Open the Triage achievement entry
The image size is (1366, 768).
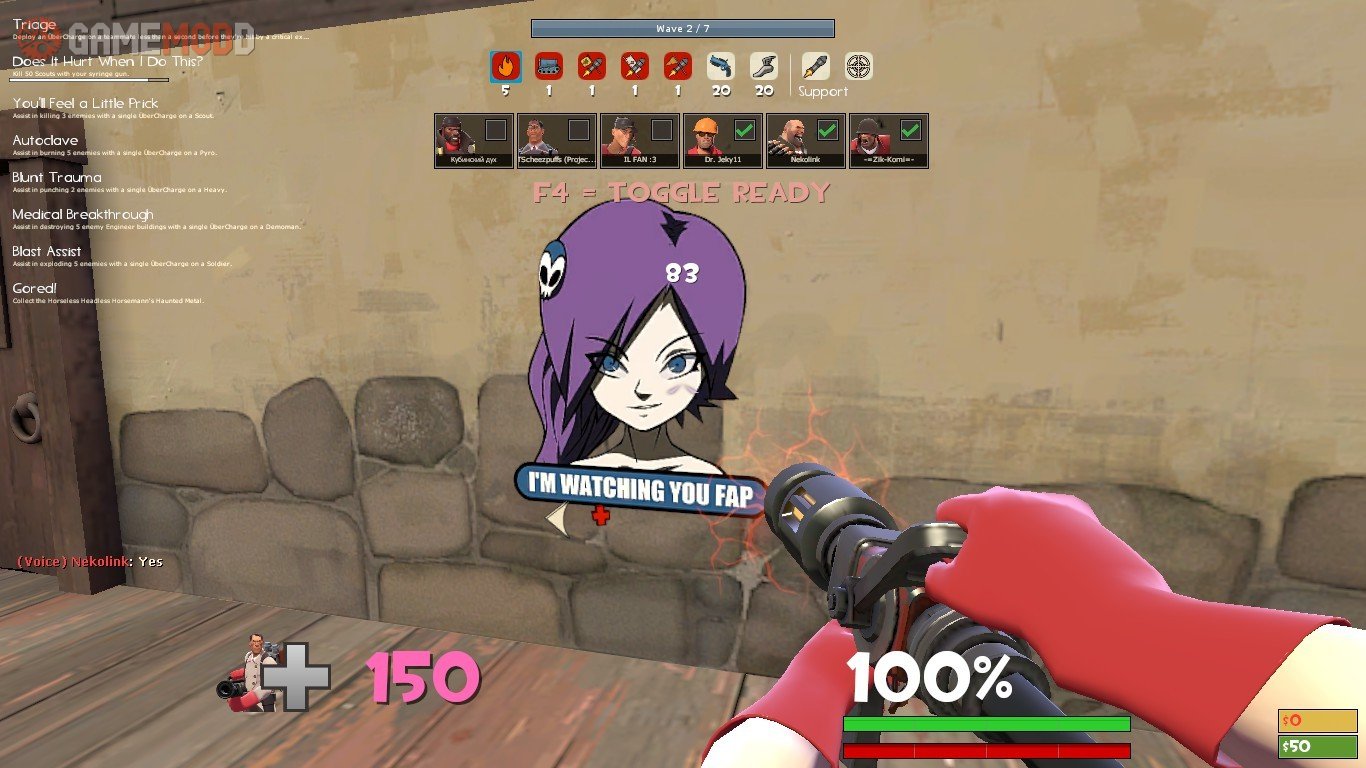[x=35, y=25]
